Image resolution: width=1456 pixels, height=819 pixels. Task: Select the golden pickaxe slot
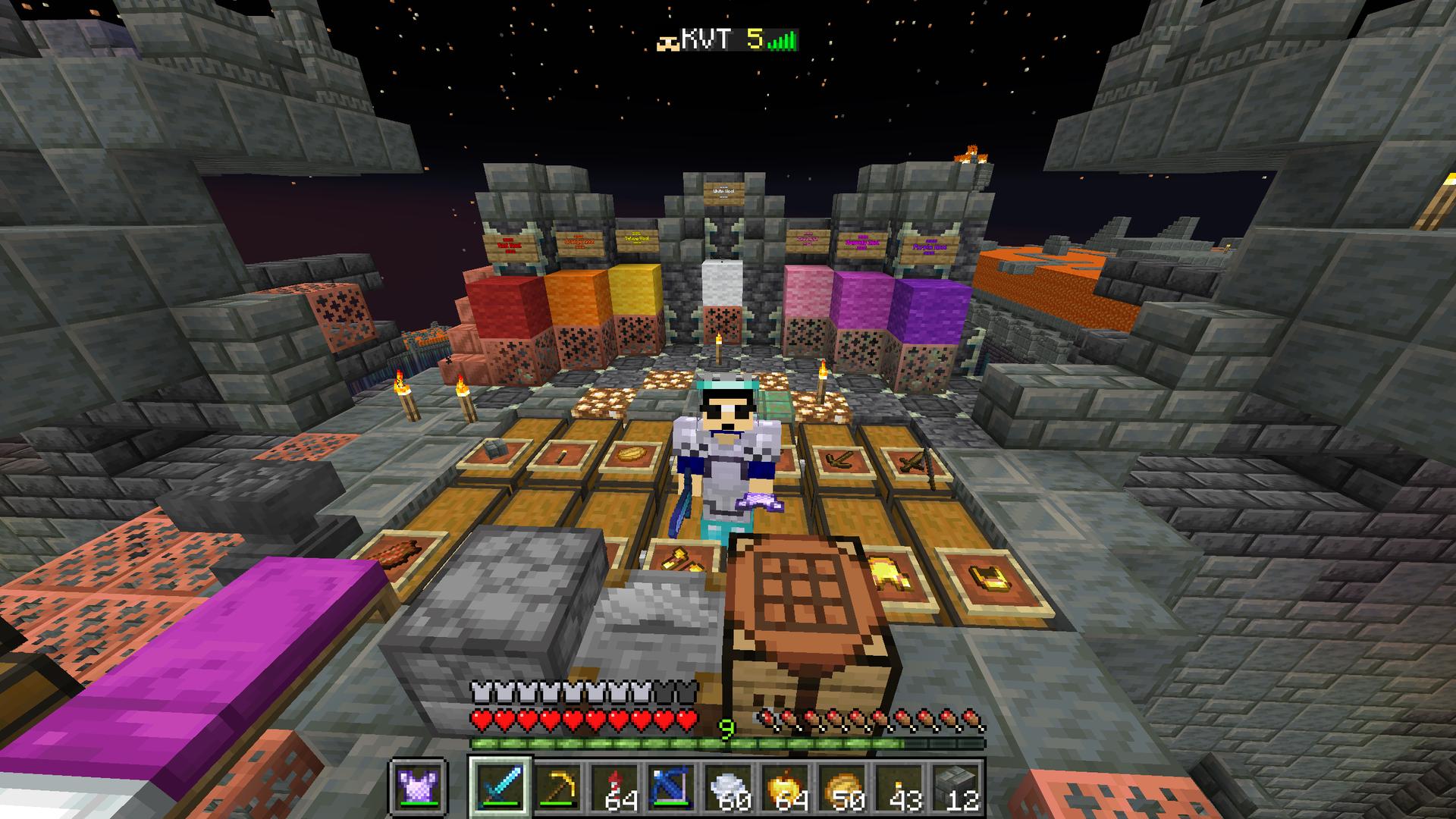coord(557,786)
